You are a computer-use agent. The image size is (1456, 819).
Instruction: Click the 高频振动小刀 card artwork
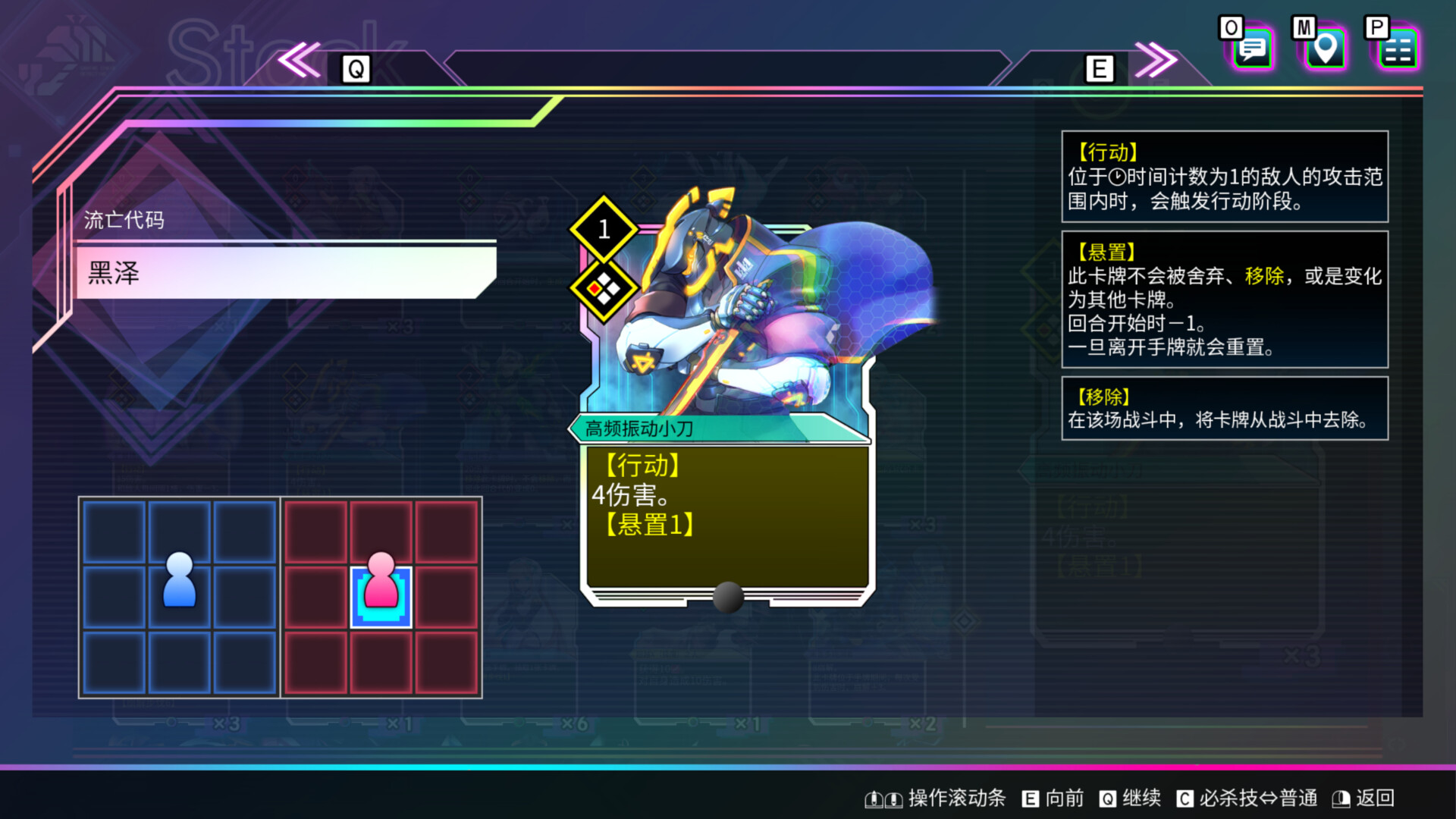coord(728,318)
